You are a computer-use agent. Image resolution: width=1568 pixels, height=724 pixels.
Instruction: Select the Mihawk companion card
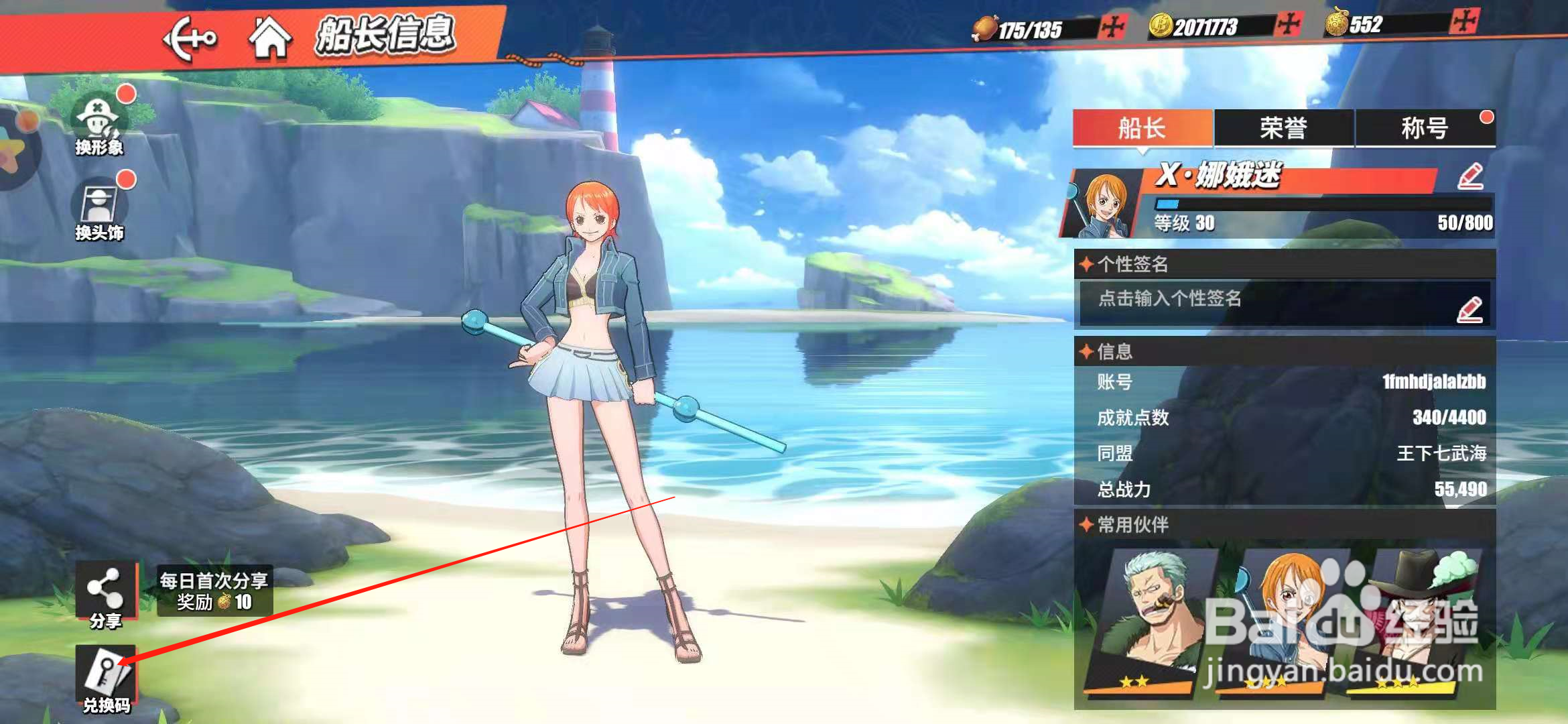pos(1417,620)
